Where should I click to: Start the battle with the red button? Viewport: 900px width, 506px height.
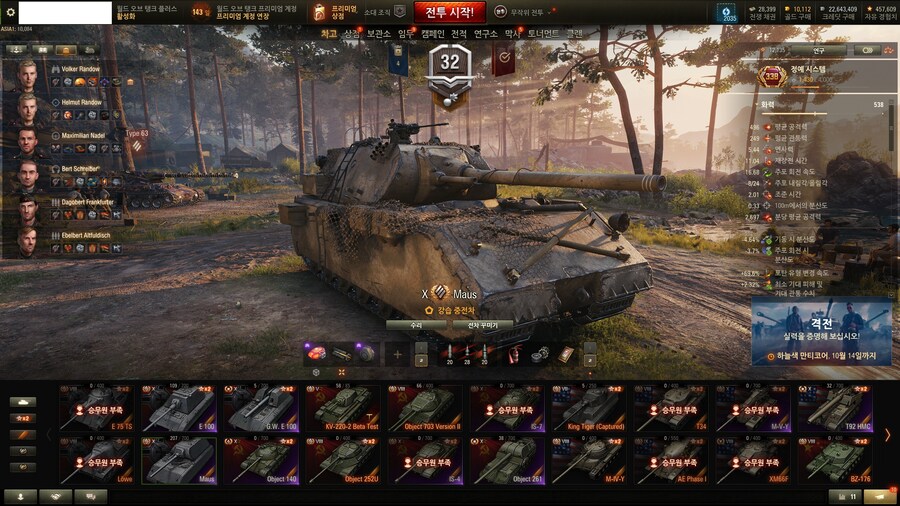pos(449,12)
